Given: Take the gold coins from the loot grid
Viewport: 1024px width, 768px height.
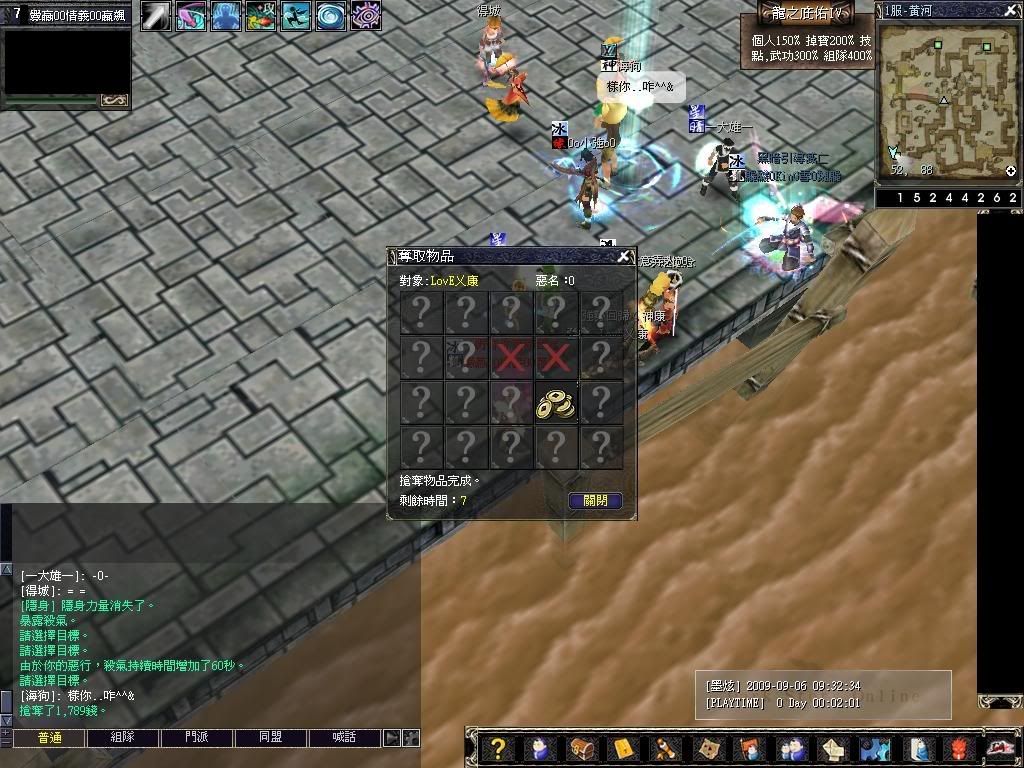Looking at the screenshot, I should [x=555, y=403].
